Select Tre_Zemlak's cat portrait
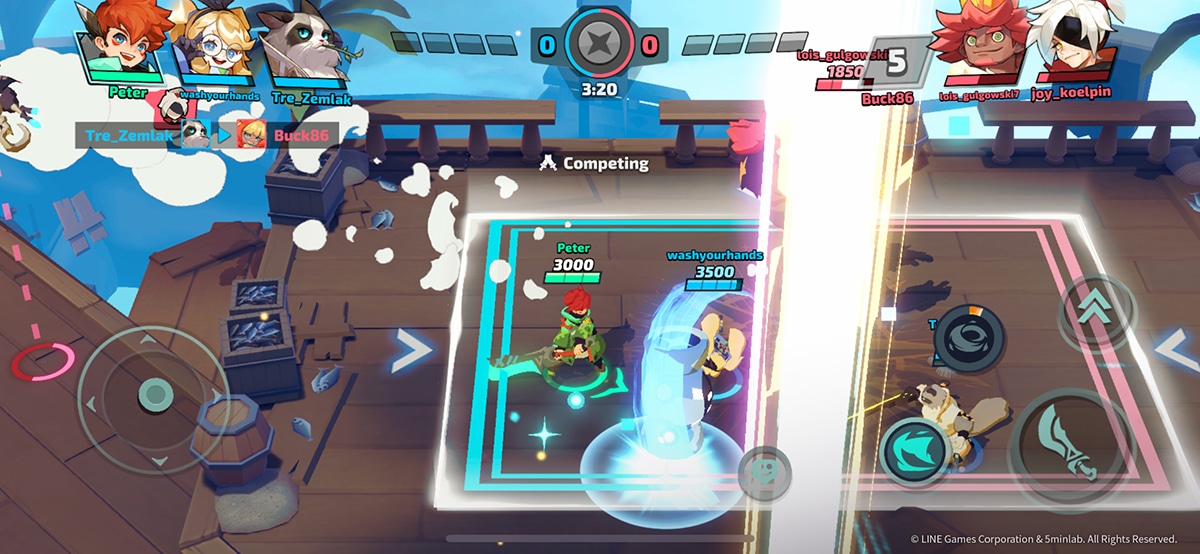 tap(302, 45)
